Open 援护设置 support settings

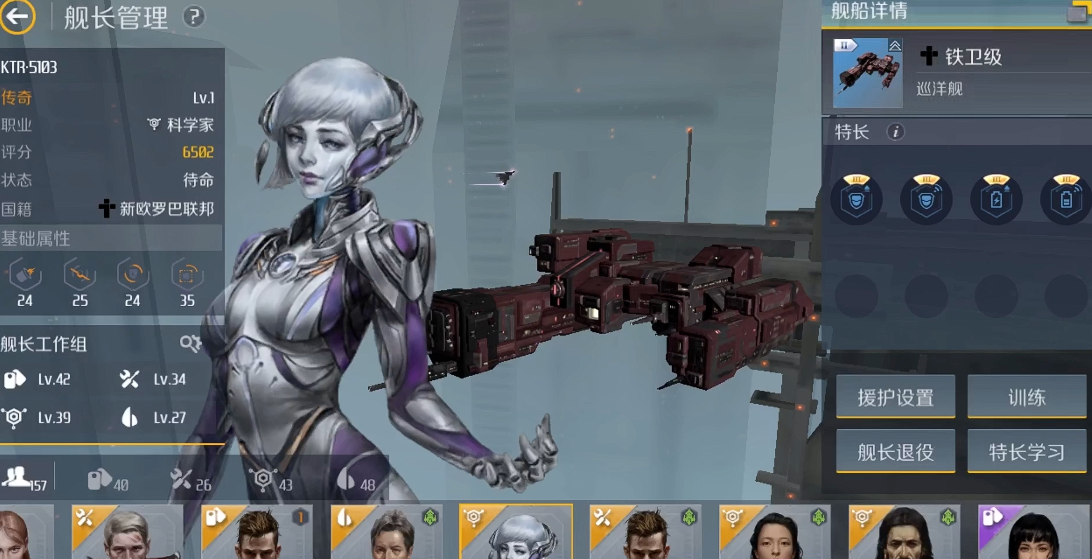895,397
